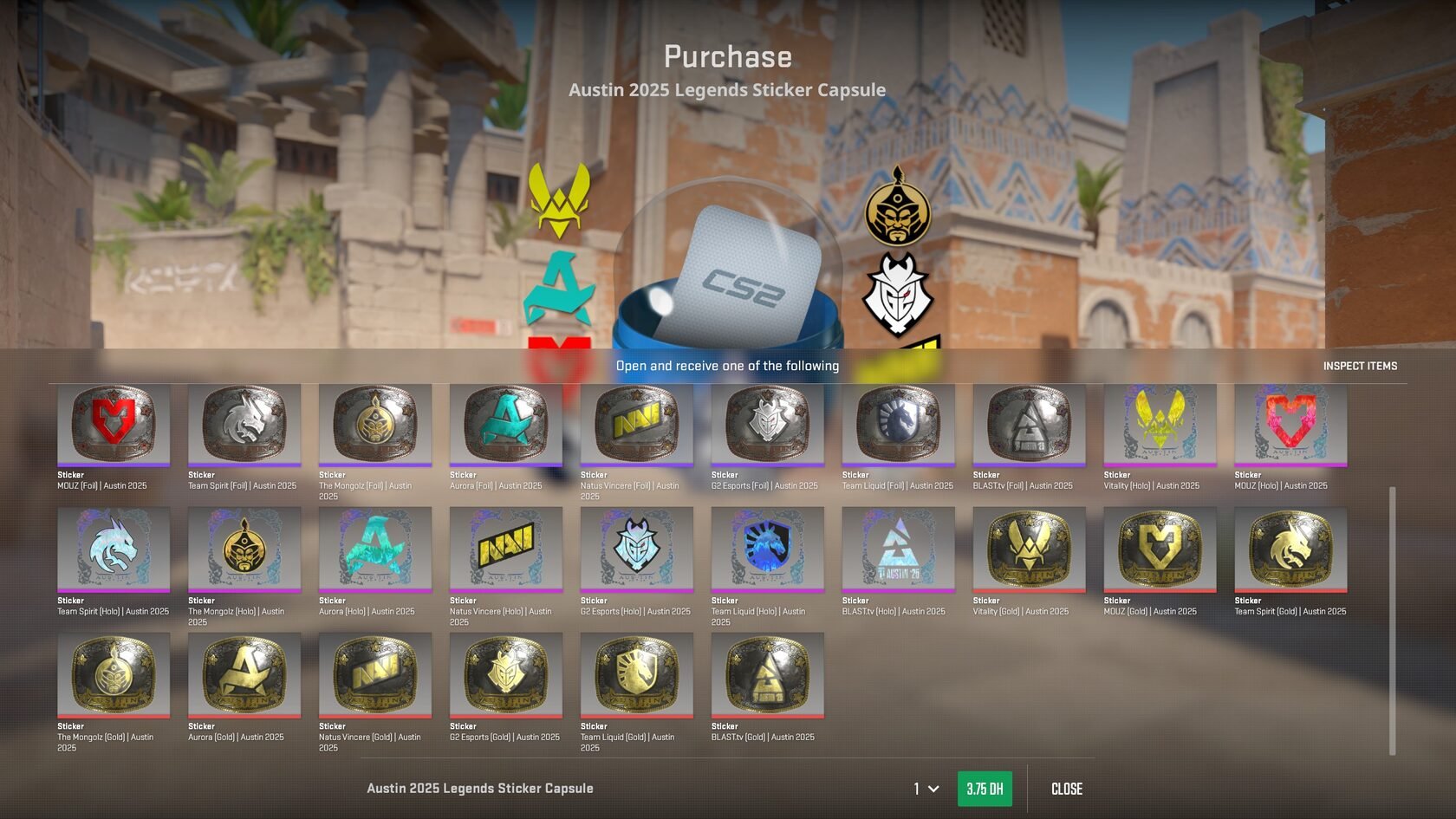Pick the Natus Vincere (Foil) sticker

point(637,425)
